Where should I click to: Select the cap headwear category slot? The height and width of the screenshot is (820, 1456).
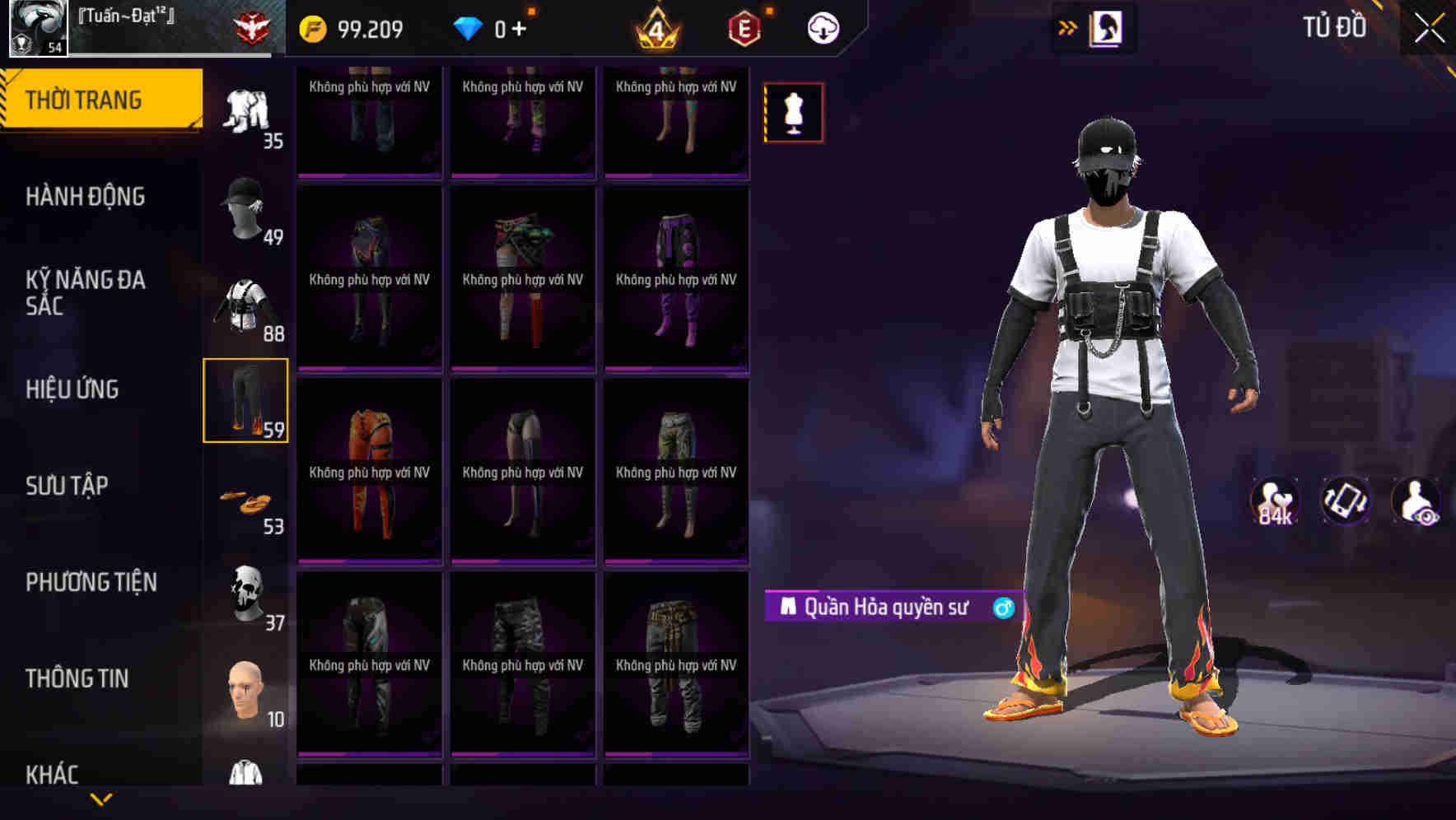[x=243, y=210]
